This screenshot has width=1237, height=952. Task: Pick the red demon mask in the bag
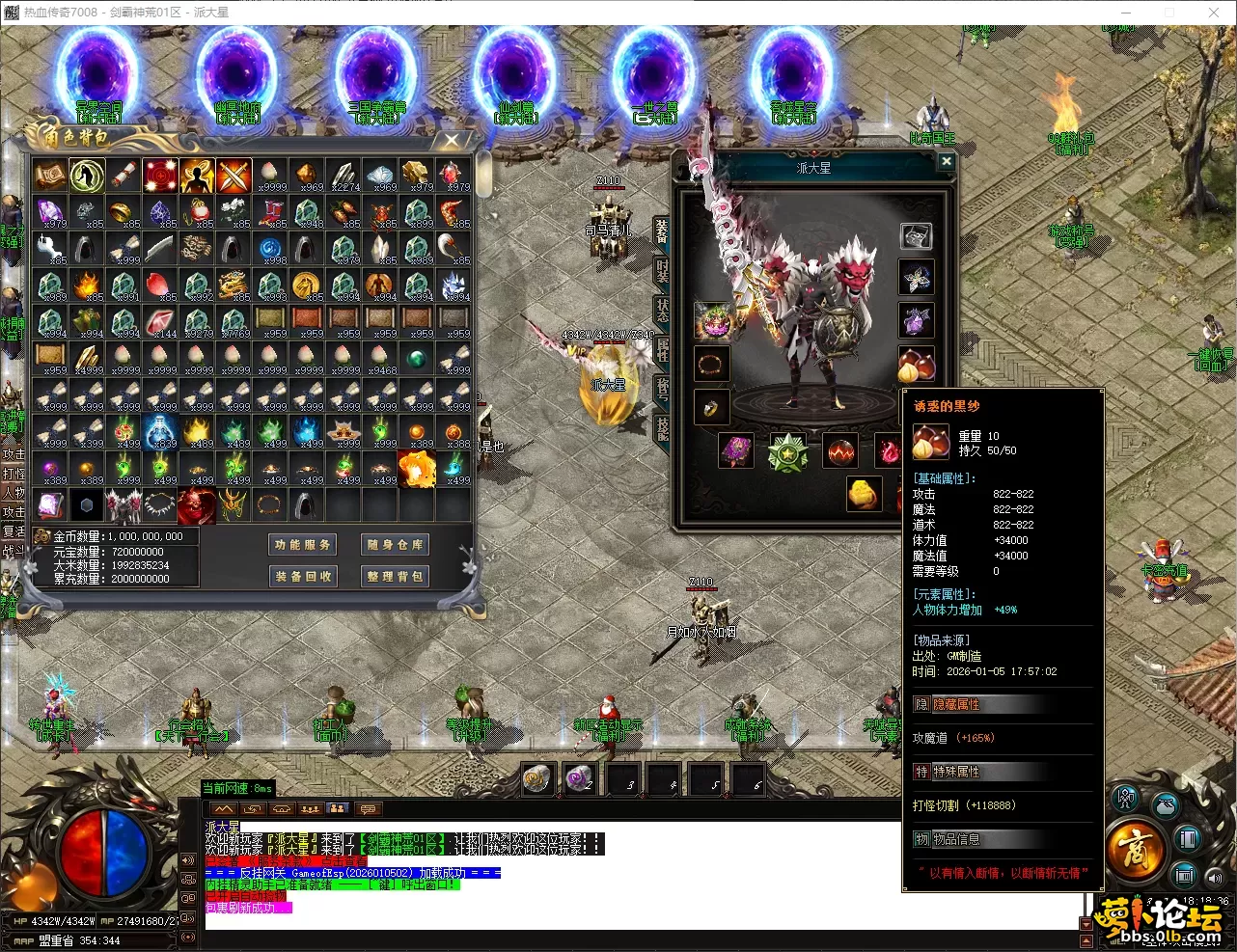[197, 505]
